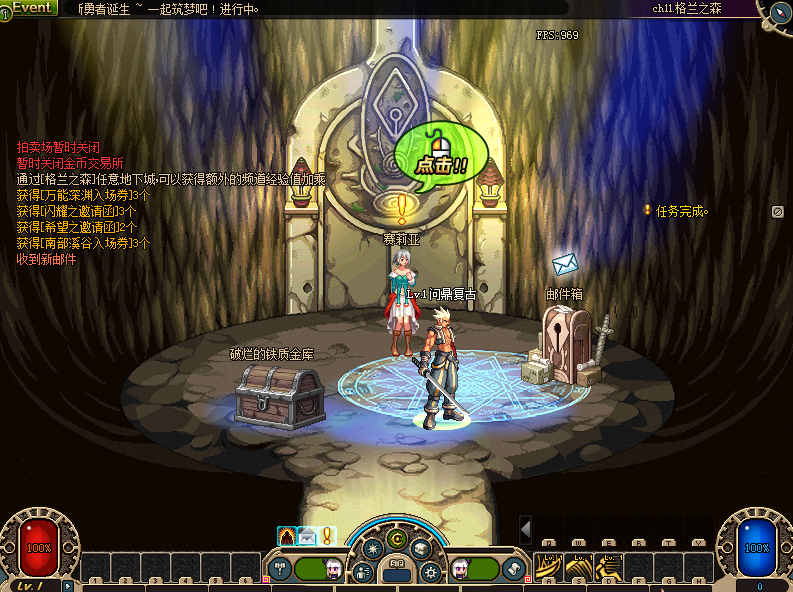Click the yellow exclamation quest alert icon

(x=326, y=536)
